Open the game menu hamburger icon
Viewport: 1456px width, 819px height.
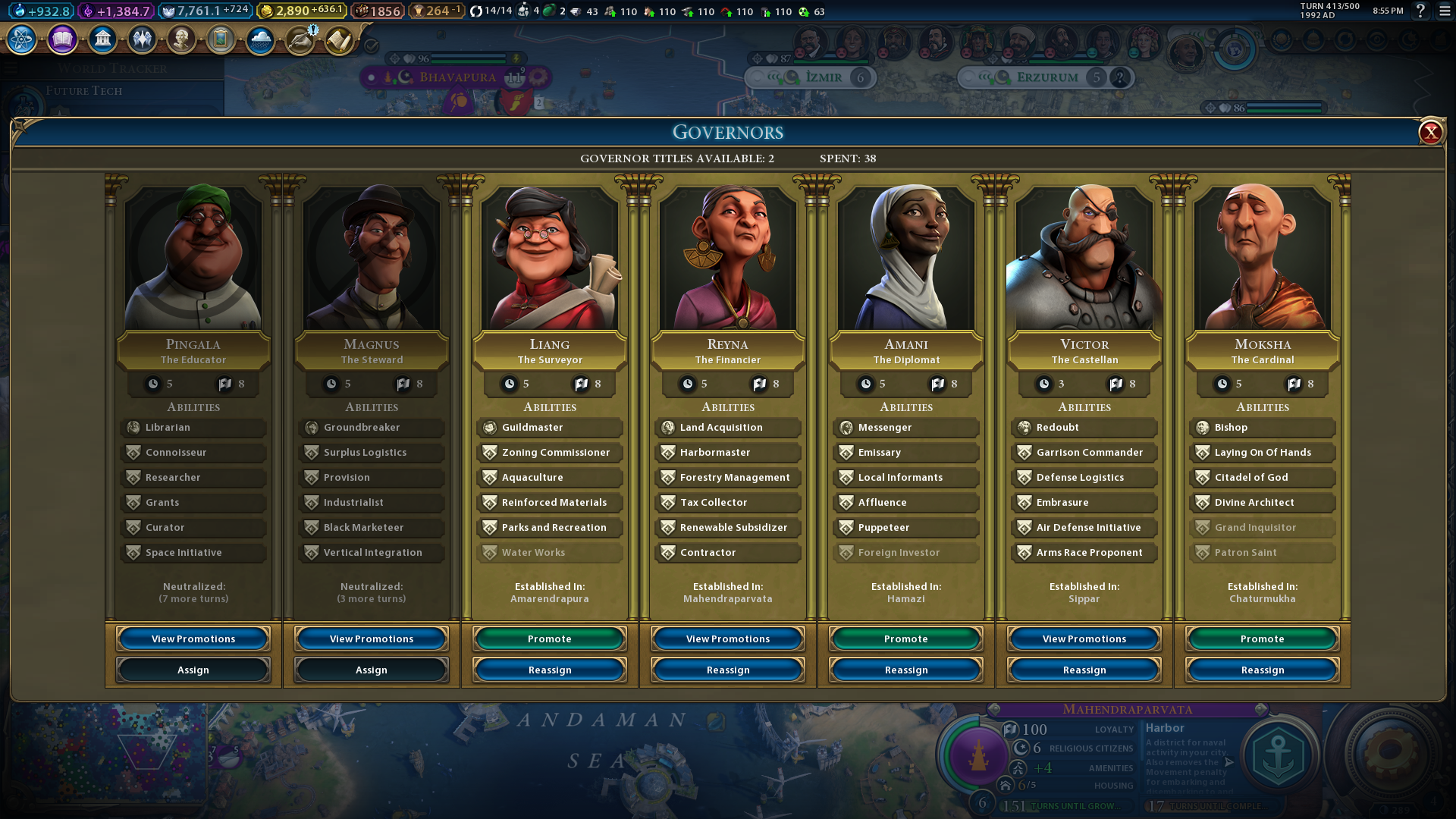coord(1445,11)
